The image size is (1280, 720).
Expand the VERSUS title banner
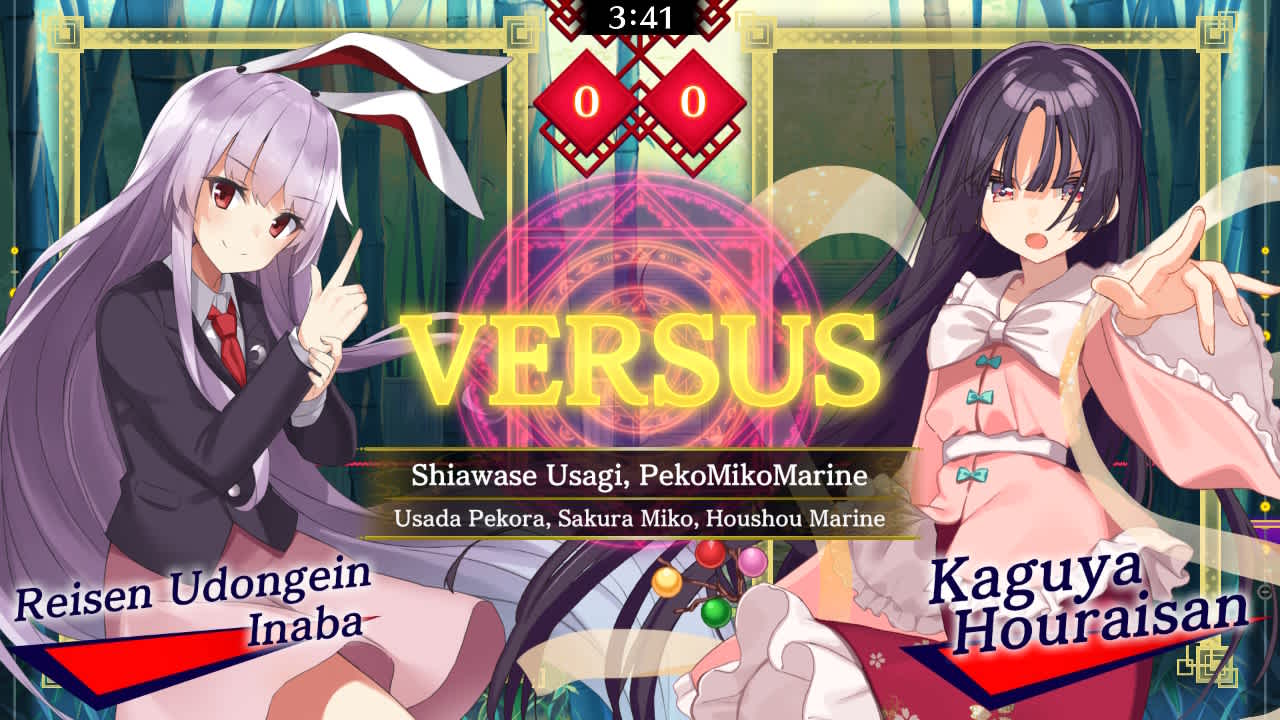point(640,360)
